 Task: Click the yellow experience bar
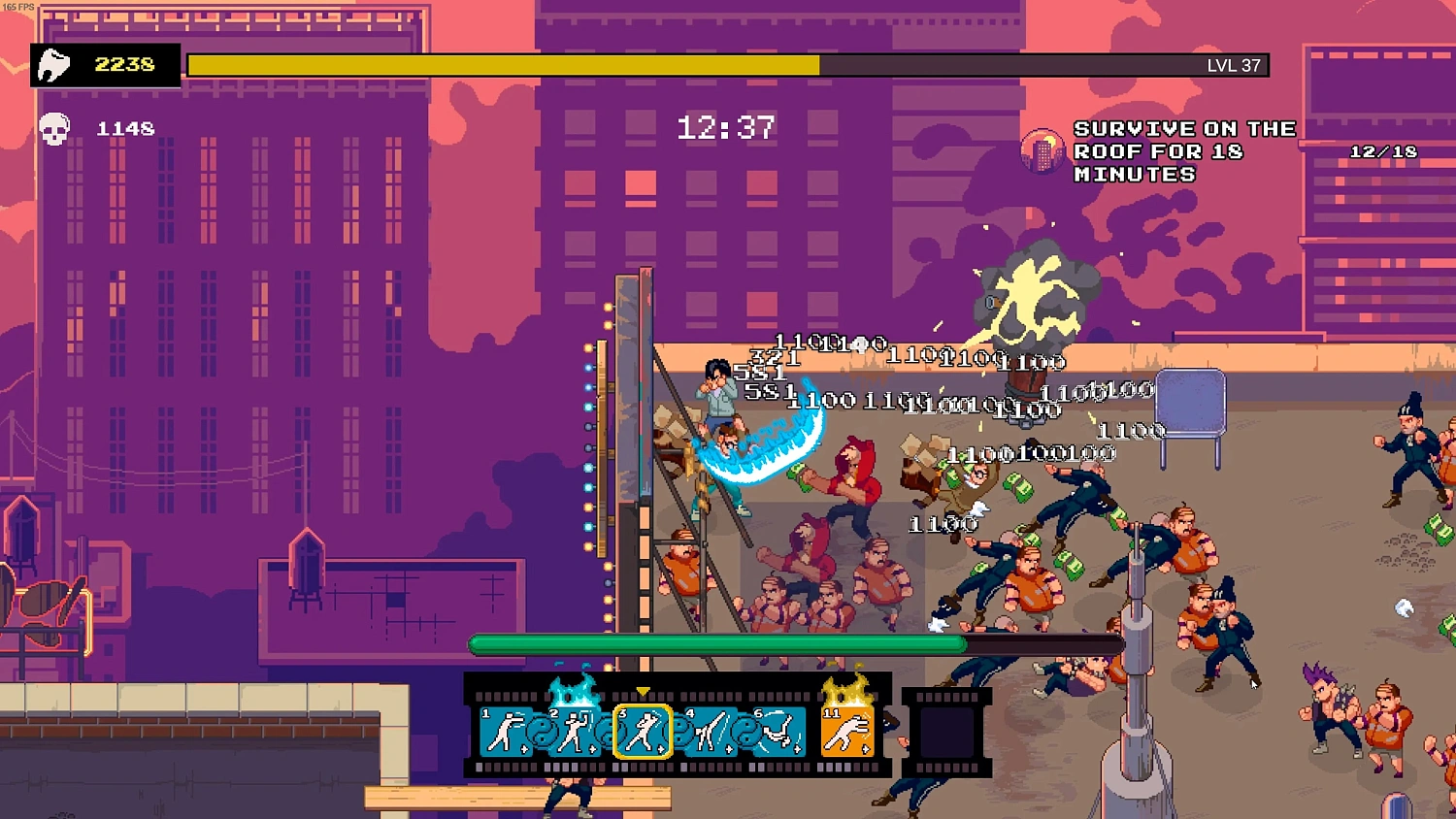pos(505,65)
